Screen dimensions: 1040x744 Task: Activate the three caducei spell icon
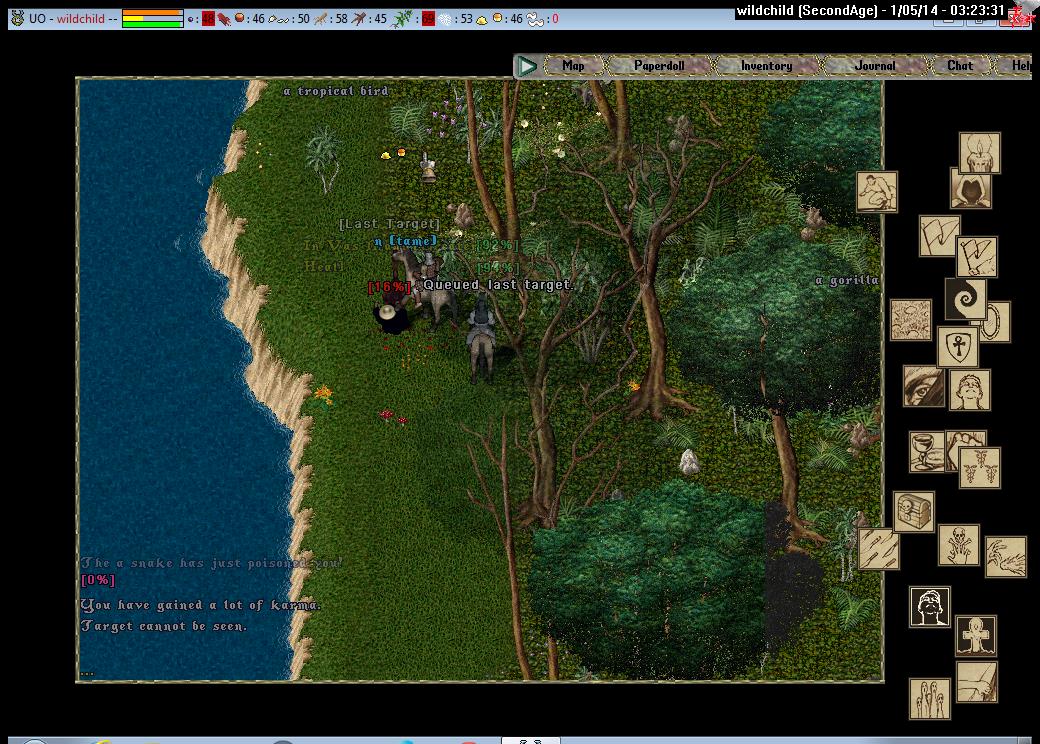pos(980,467)
